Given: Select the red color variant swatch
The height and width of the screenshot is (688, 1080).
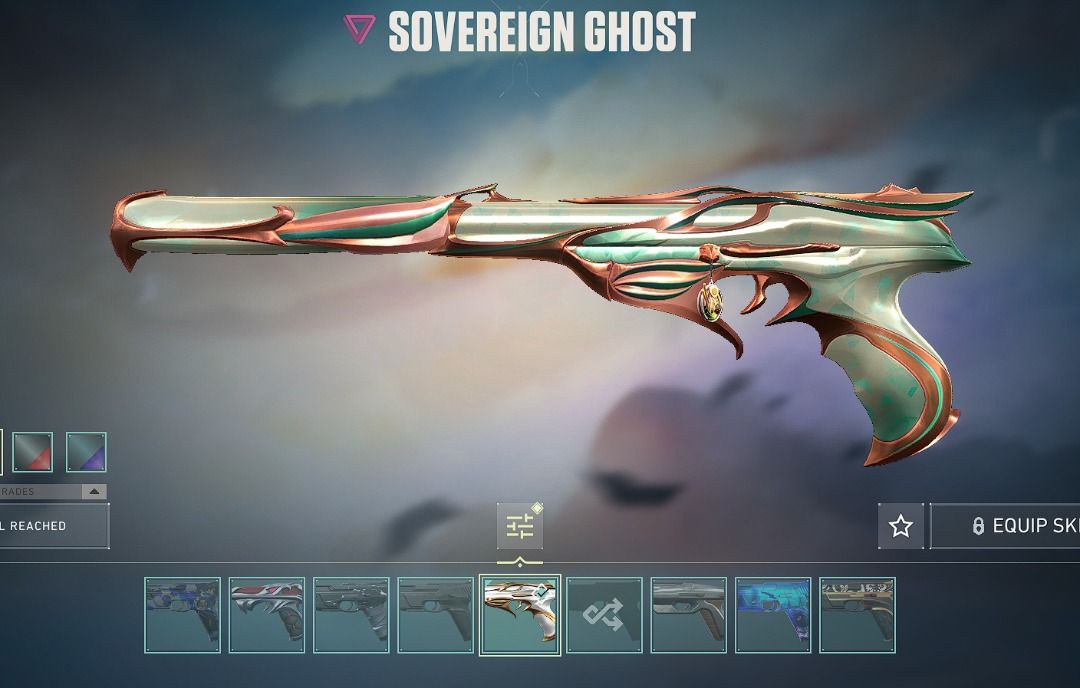Looking at the screenshot, I should [32, 452].
